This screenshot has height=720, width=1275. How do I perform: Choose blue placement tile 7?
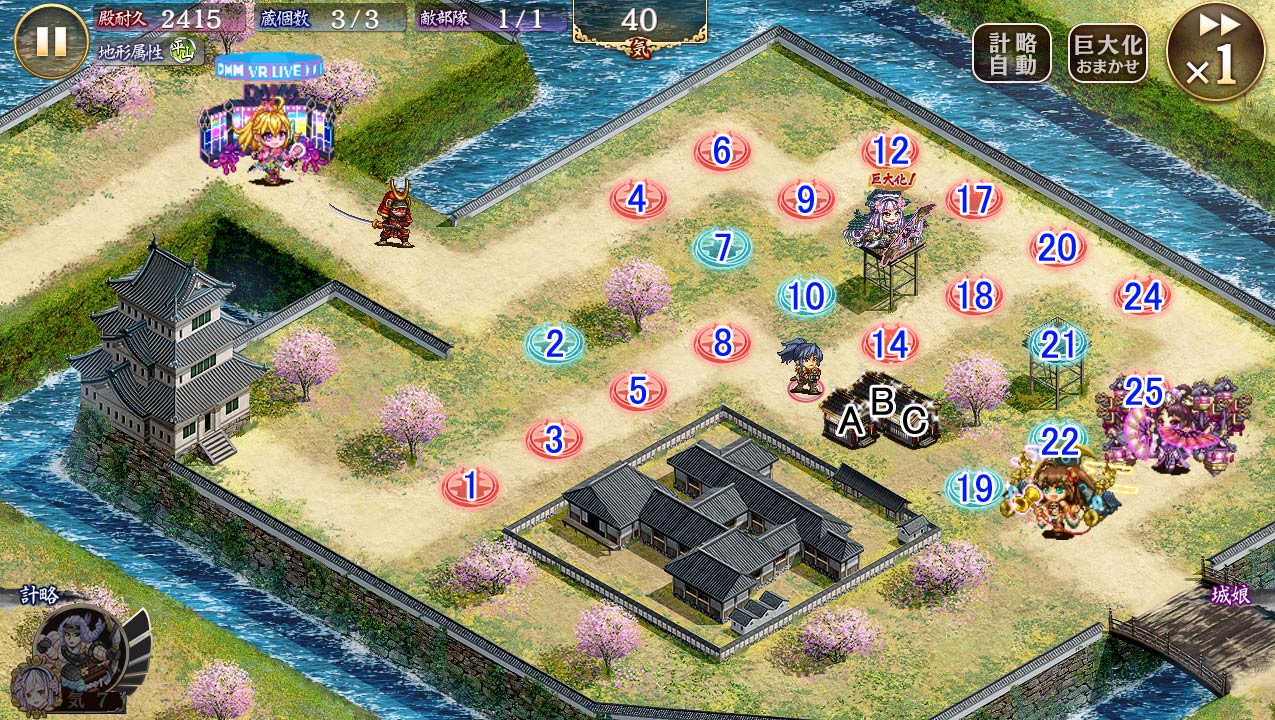coord(722,248)
